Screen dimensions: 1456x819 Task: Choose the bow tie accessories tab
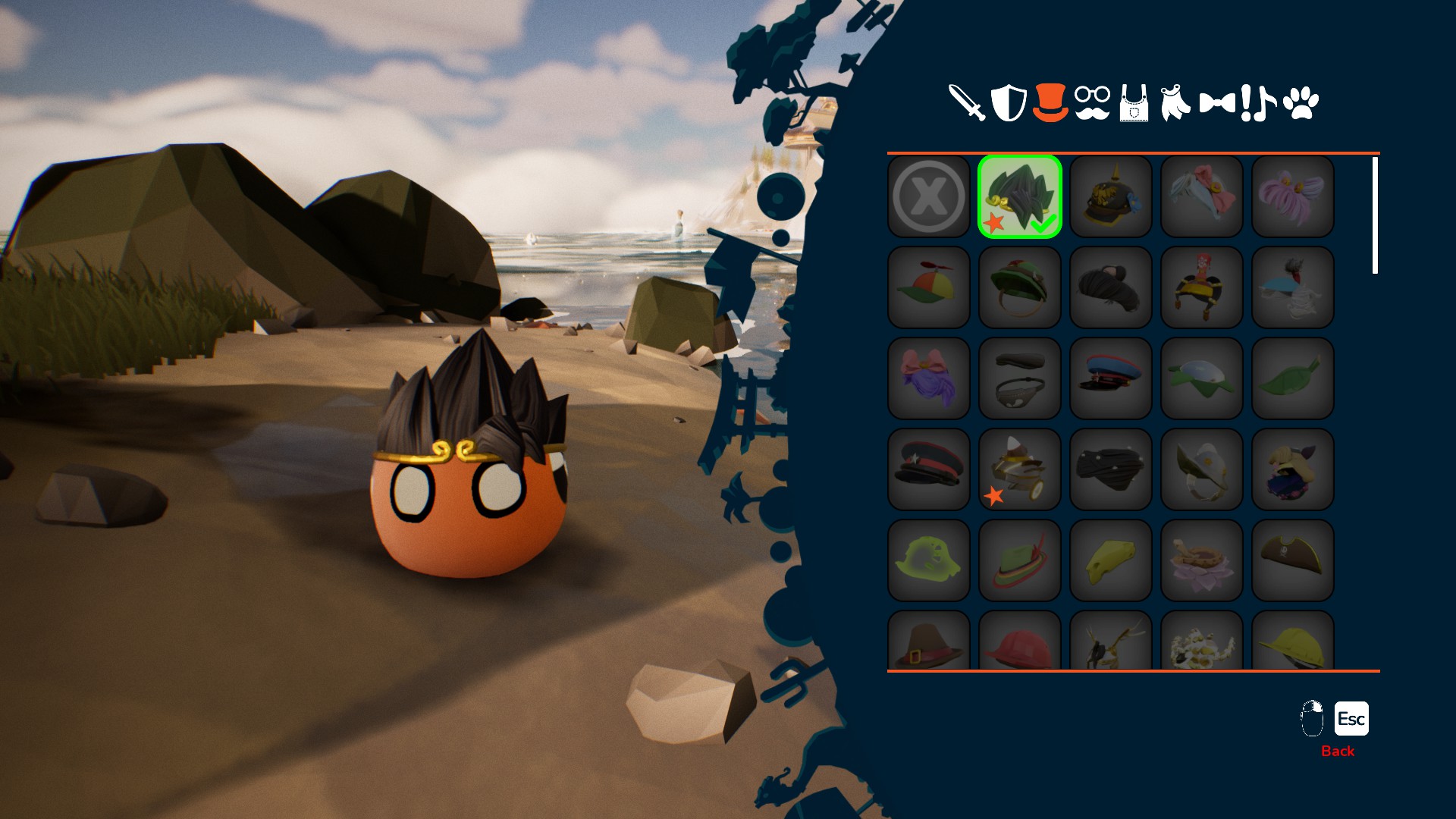coord(1217,102)
